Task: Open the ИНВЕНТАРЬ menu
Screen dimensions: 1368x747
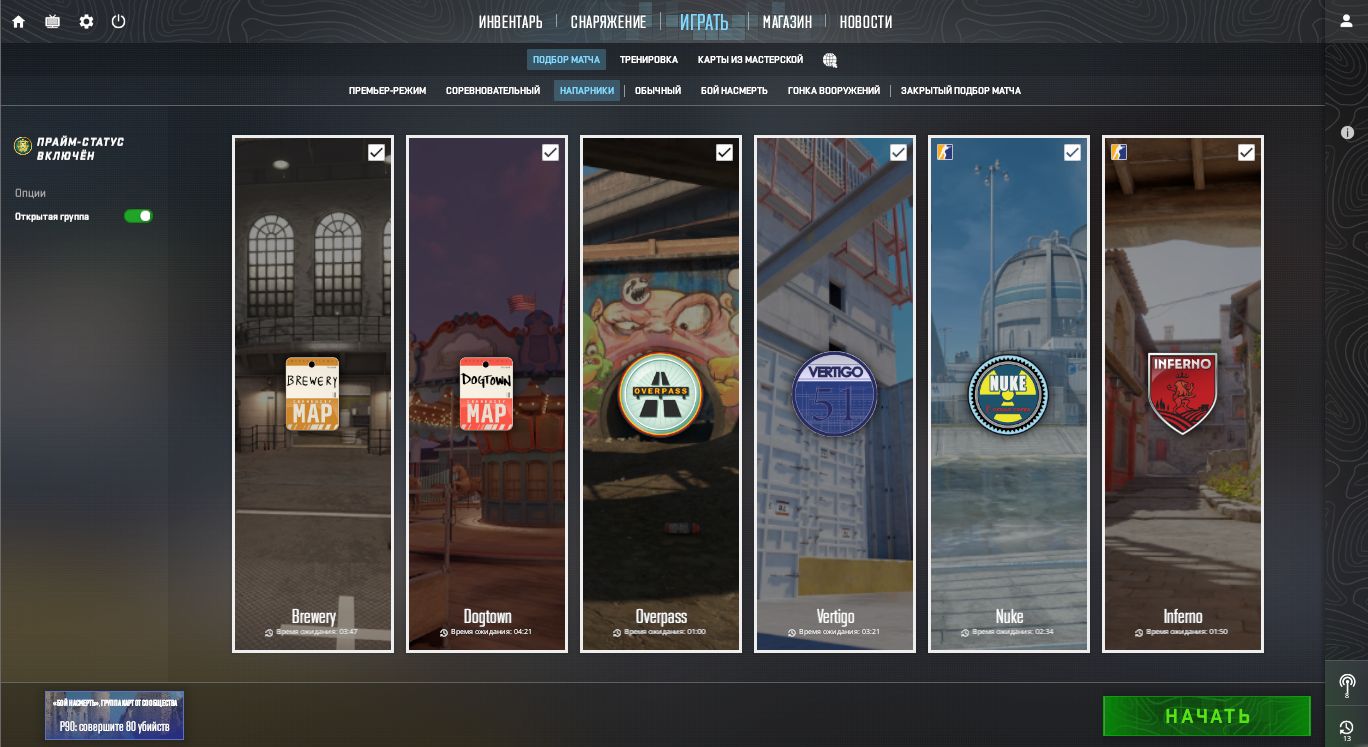Action: click(510, 22)
